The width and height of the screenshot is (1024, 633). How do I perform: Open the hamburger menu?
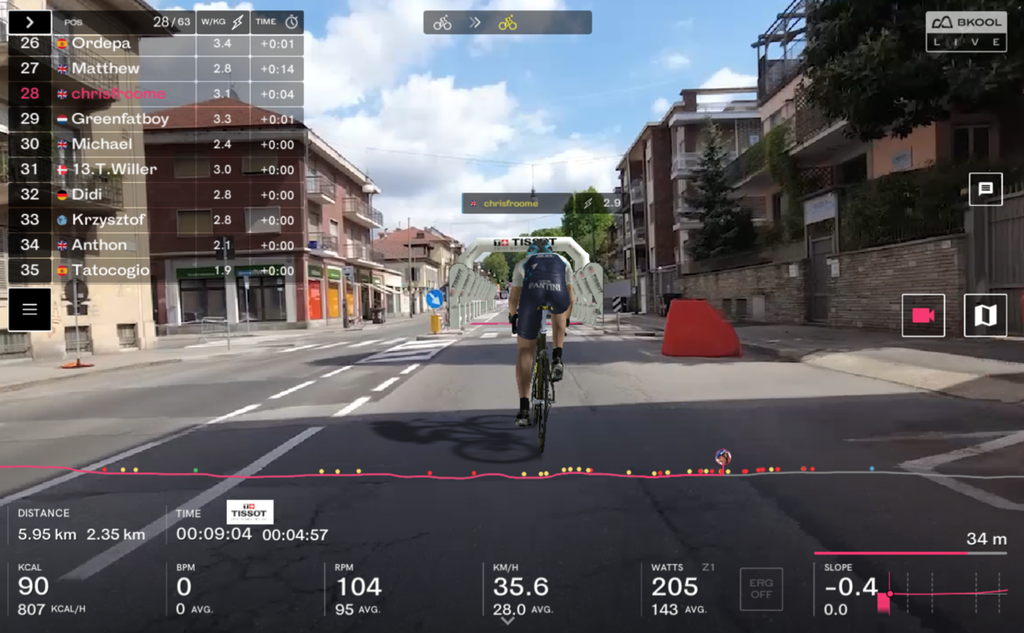pyautogui.click(x=29, y=309)
